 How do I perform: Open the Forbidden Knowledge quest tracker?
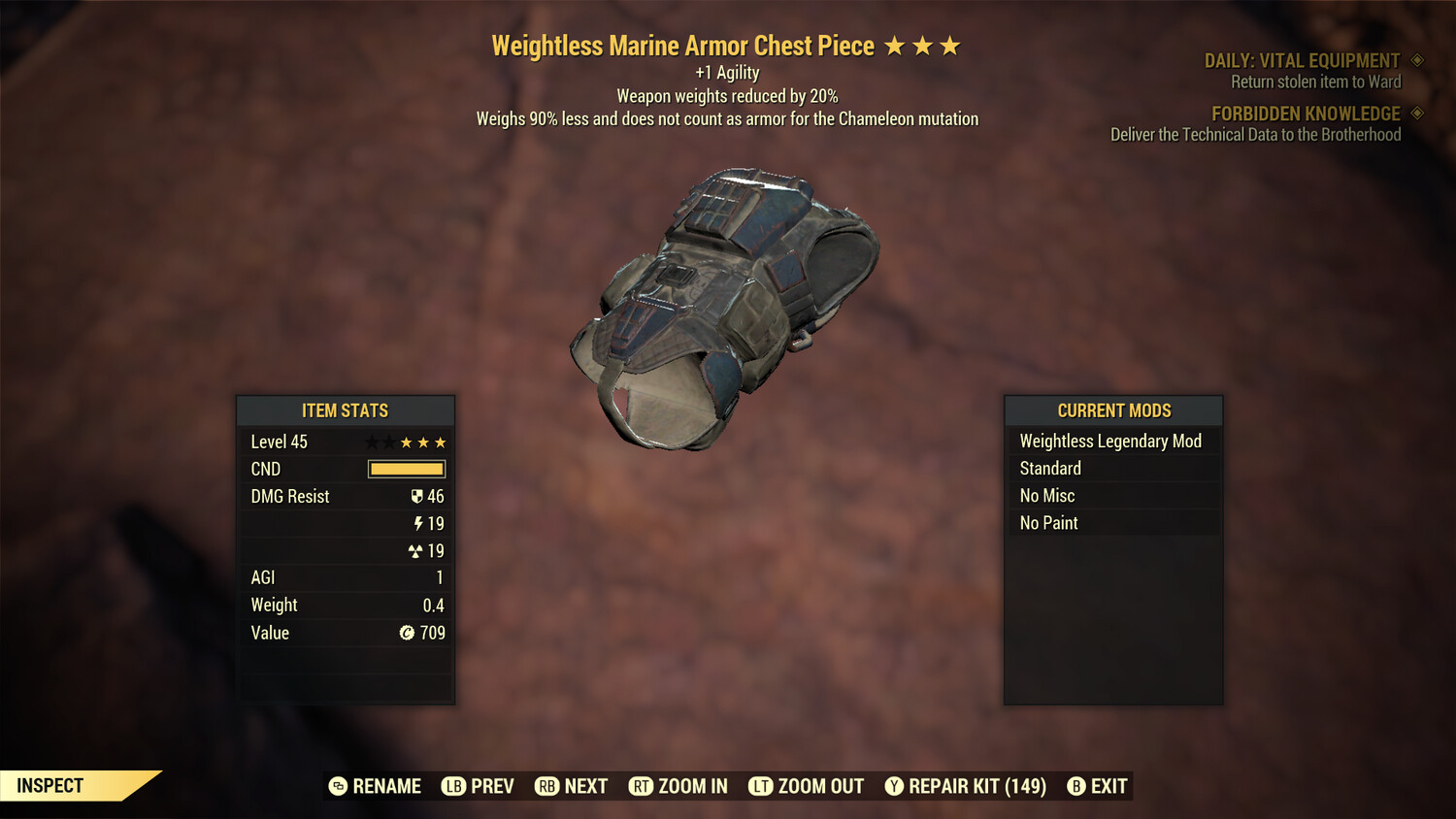click(x=1306, y=114)
